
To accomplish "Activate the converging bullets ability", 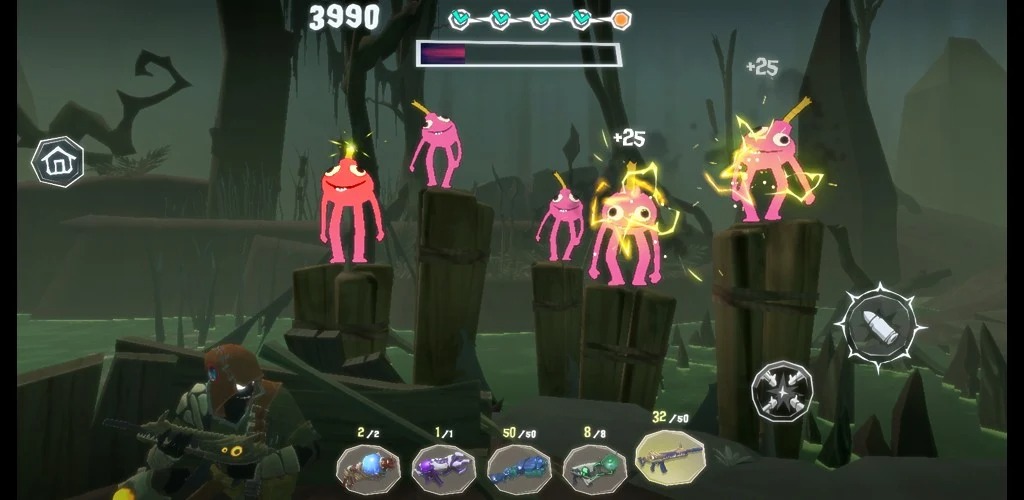I will (782, 389).
